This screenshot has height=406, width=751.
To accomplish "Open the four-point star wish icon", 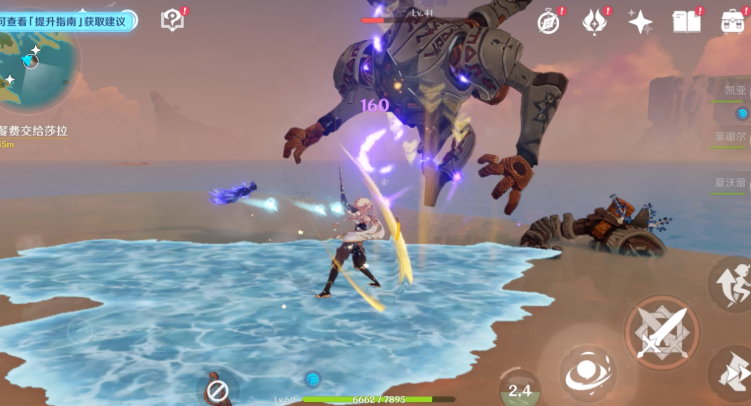I will click(x=640, y=21).
